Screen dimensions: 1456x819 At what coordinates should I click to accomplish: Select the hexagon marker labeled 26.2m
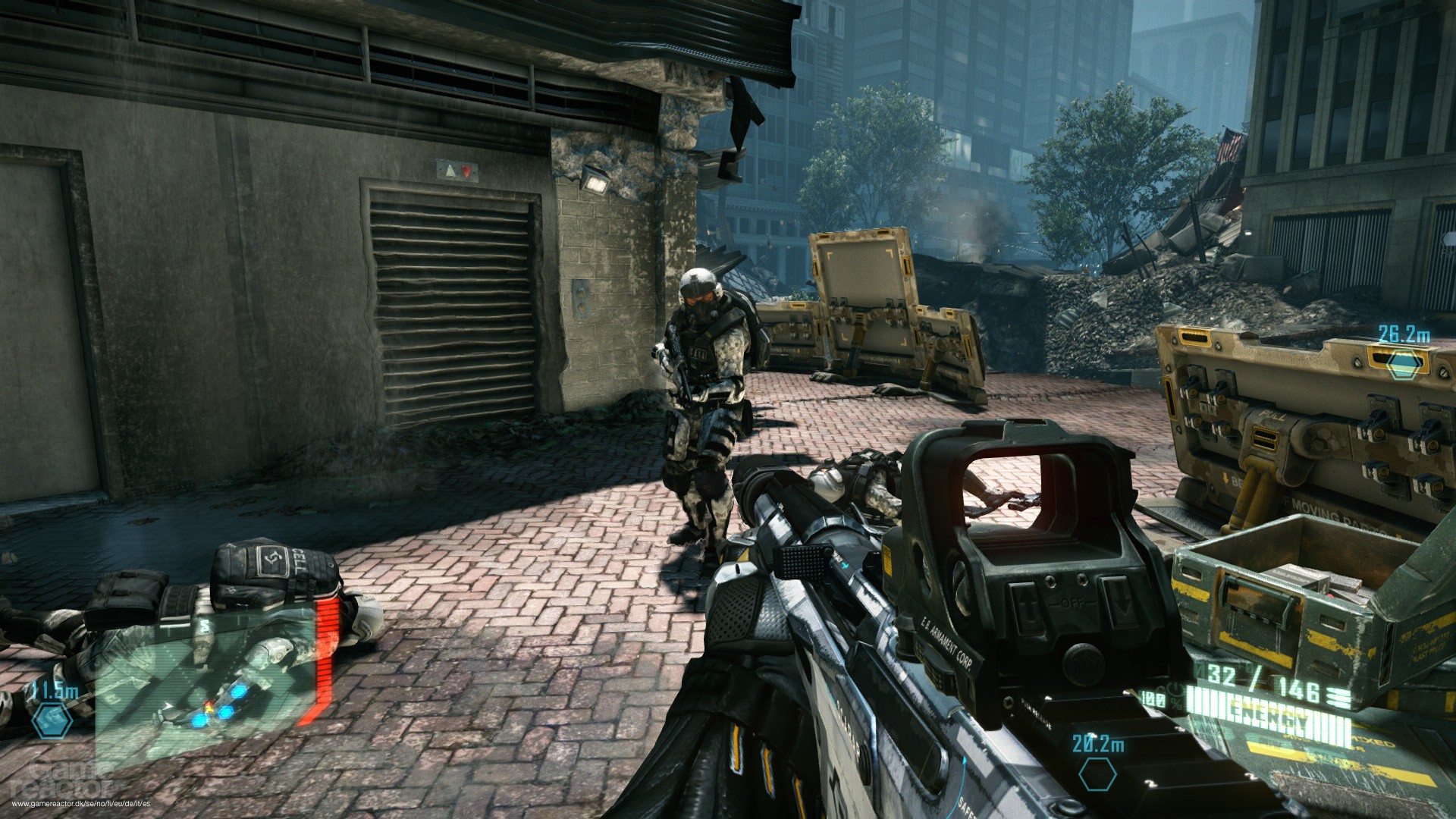(x=1402, y=363)
